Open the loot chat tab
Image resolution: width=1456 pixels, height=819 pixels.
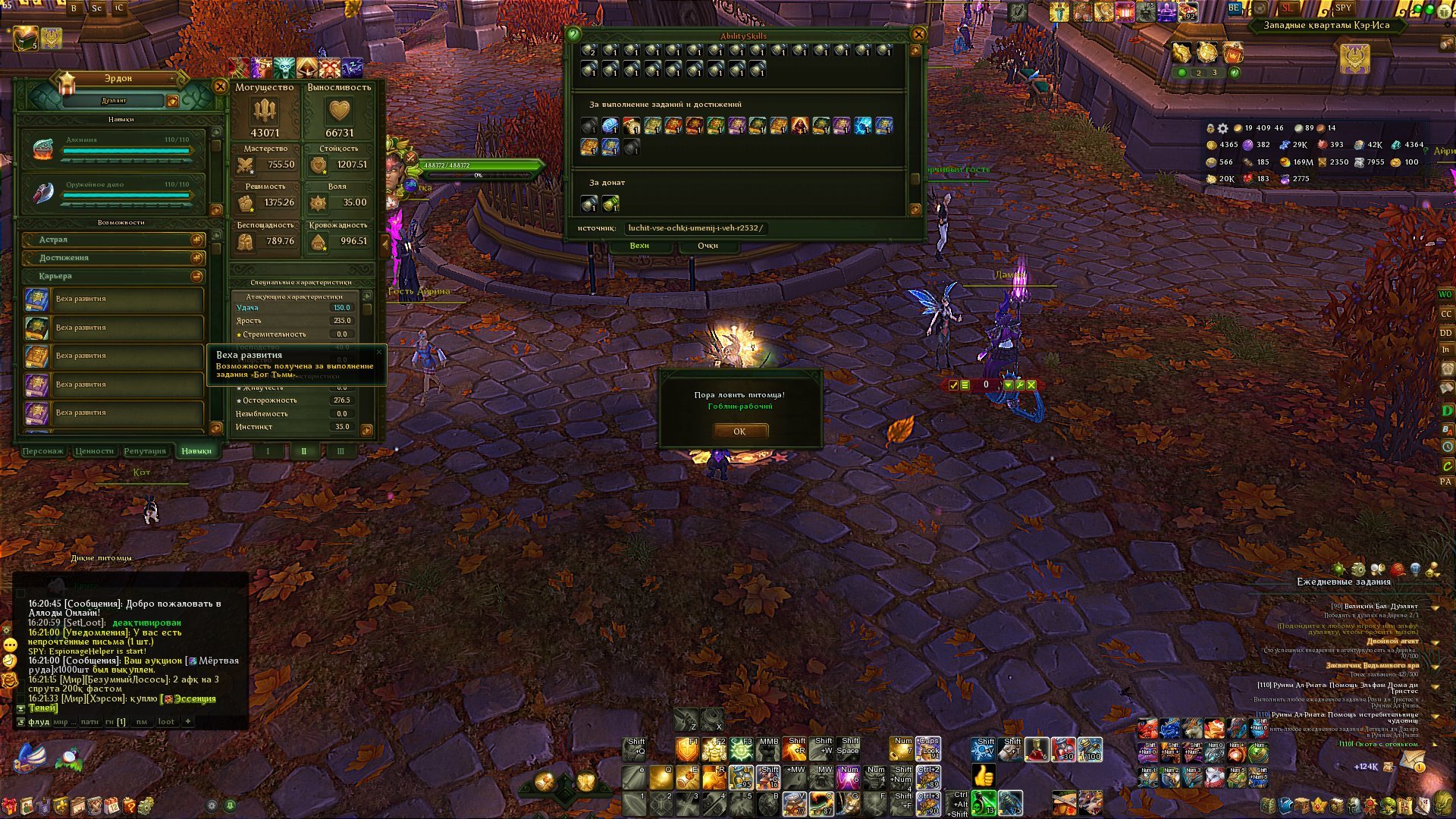click(166, 722)
